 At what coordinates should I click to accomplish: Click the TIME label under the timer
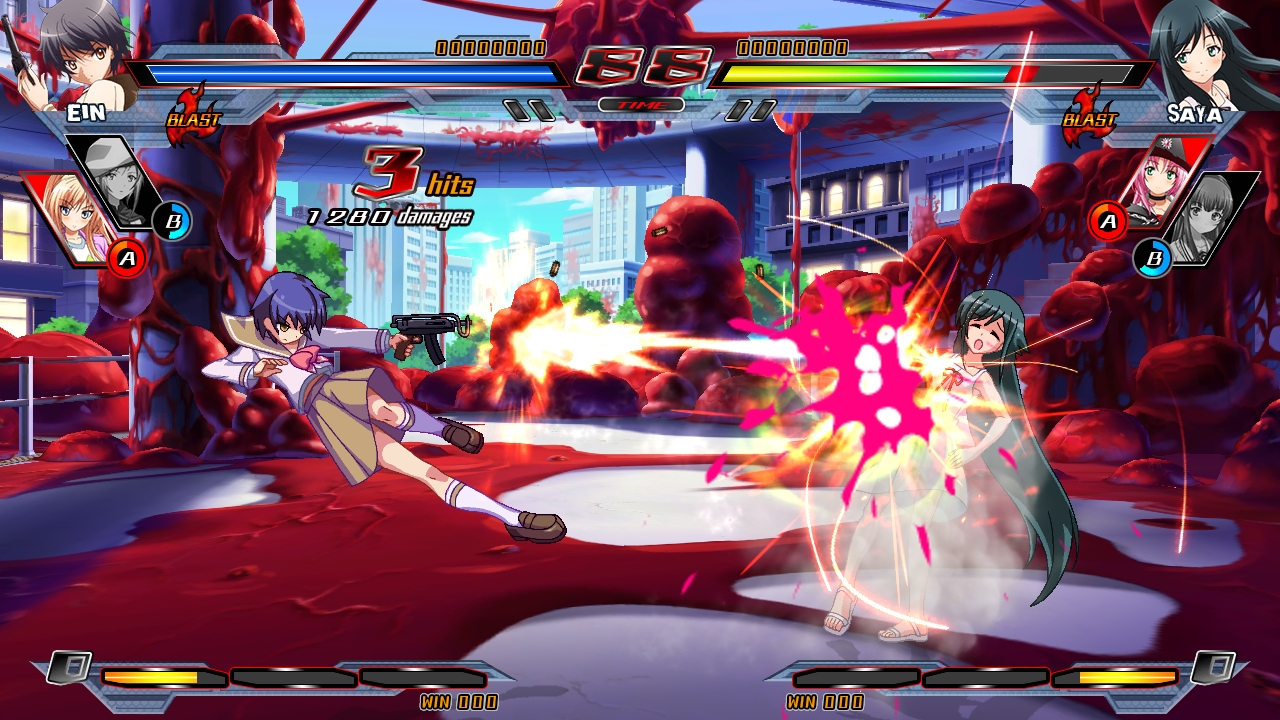click(x=640, y=104)
